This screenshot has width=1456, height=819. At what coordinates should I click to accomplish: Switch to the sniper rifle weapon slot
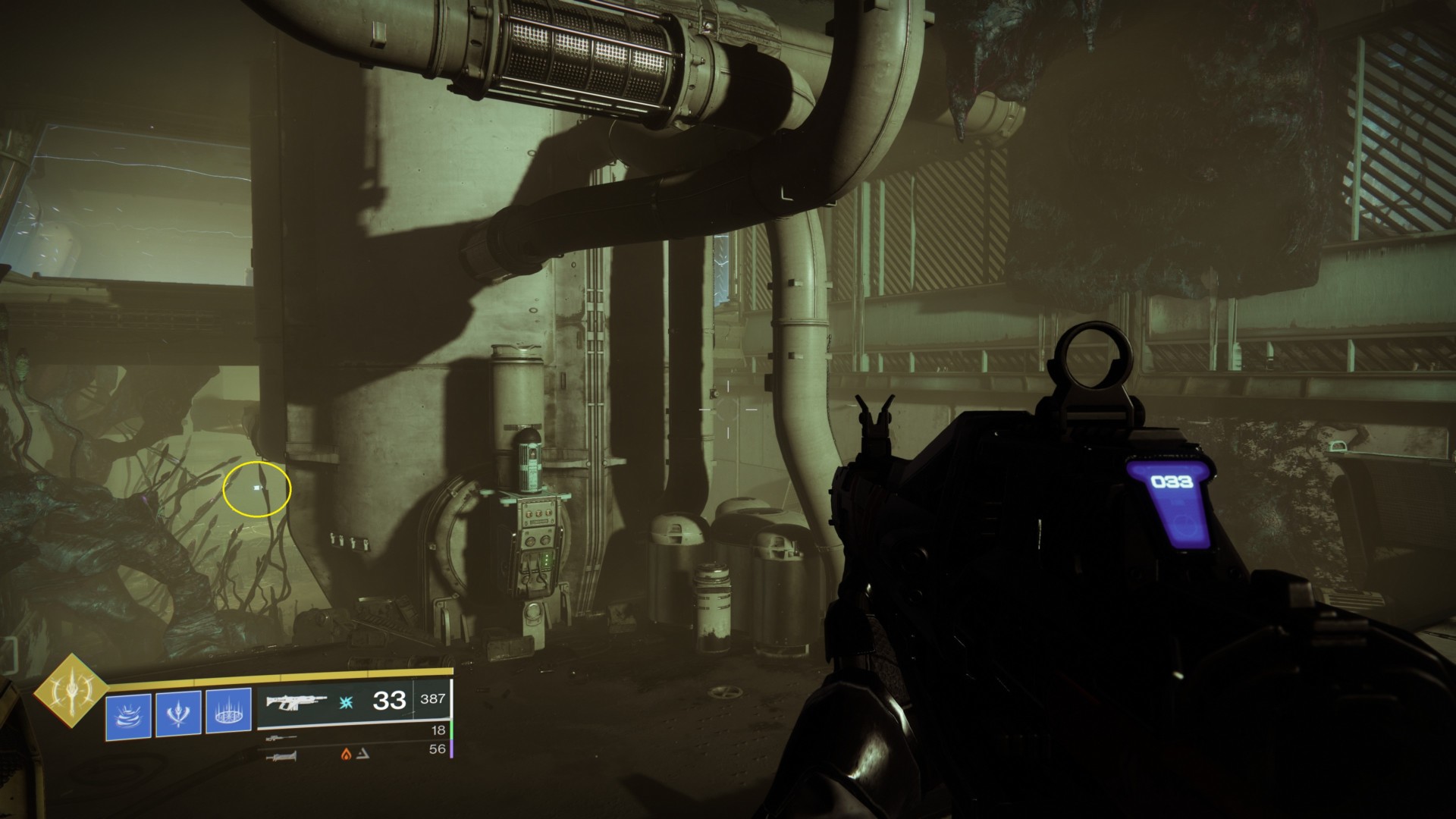point(281,737)
